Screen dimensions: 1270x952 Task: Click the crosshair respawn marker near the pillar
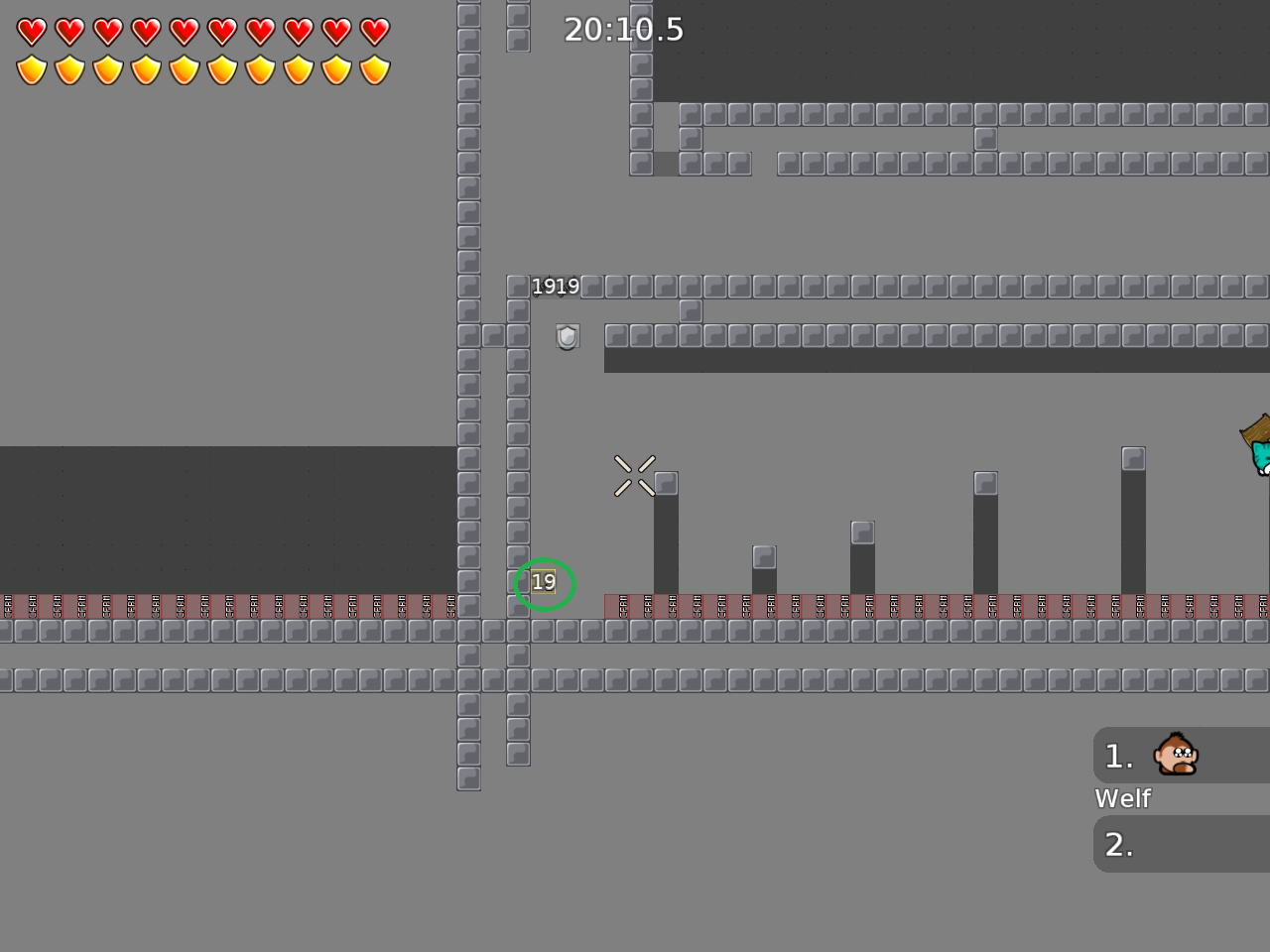(x=635, y=474)
